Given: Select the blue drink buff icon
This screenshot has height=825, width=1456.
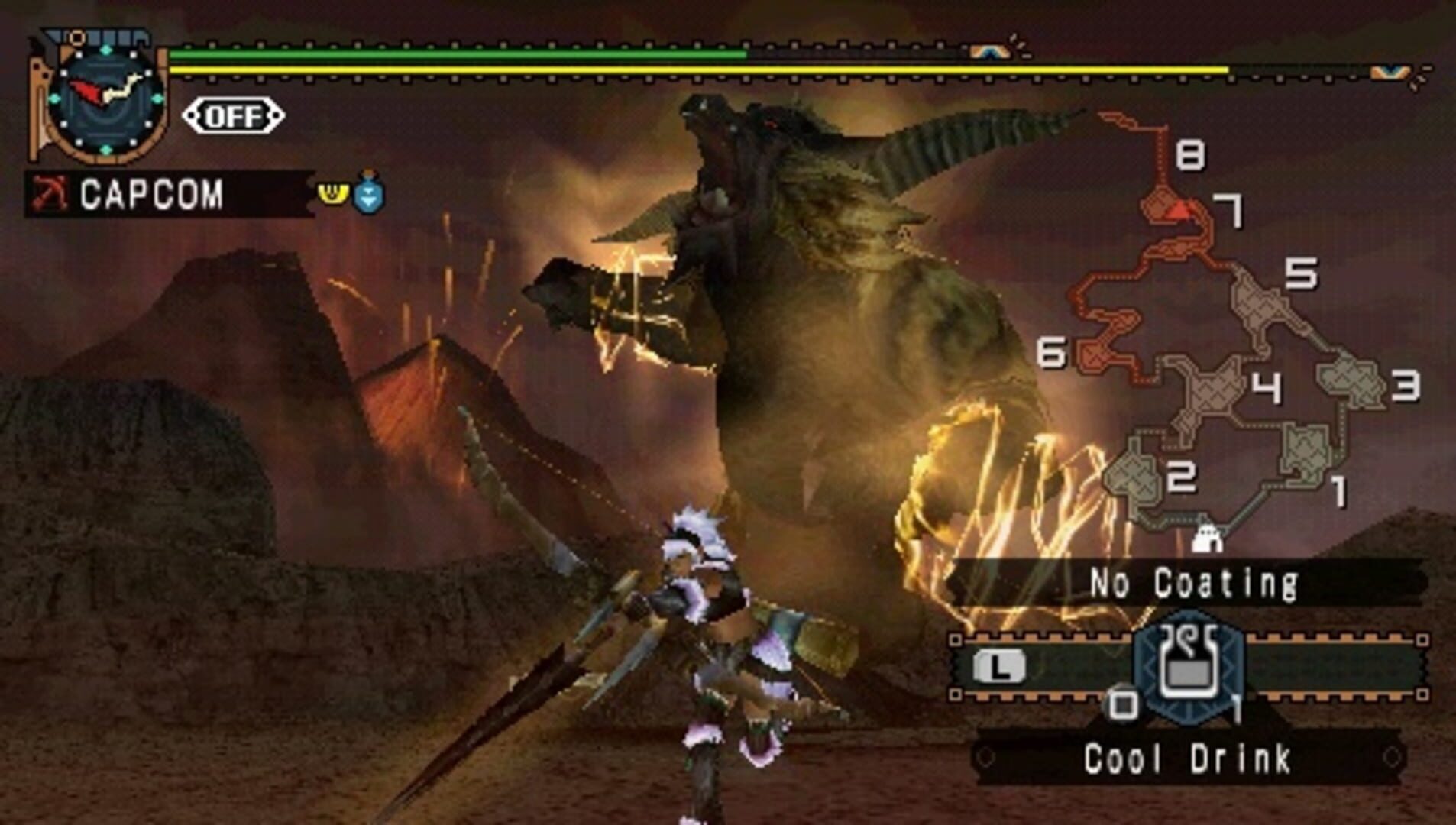Looking at the screenshot, I should click(x=367, y=195).
